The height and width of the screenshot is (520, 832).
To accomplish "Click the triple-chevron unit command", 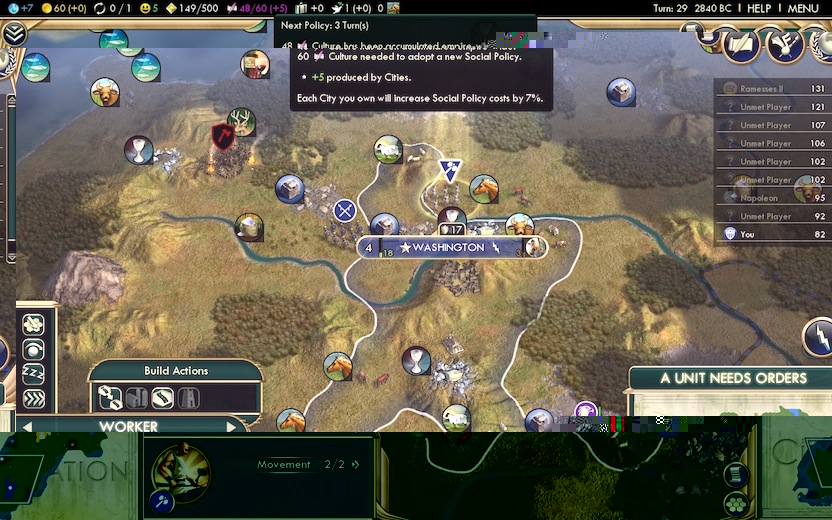I will point(33,398).
